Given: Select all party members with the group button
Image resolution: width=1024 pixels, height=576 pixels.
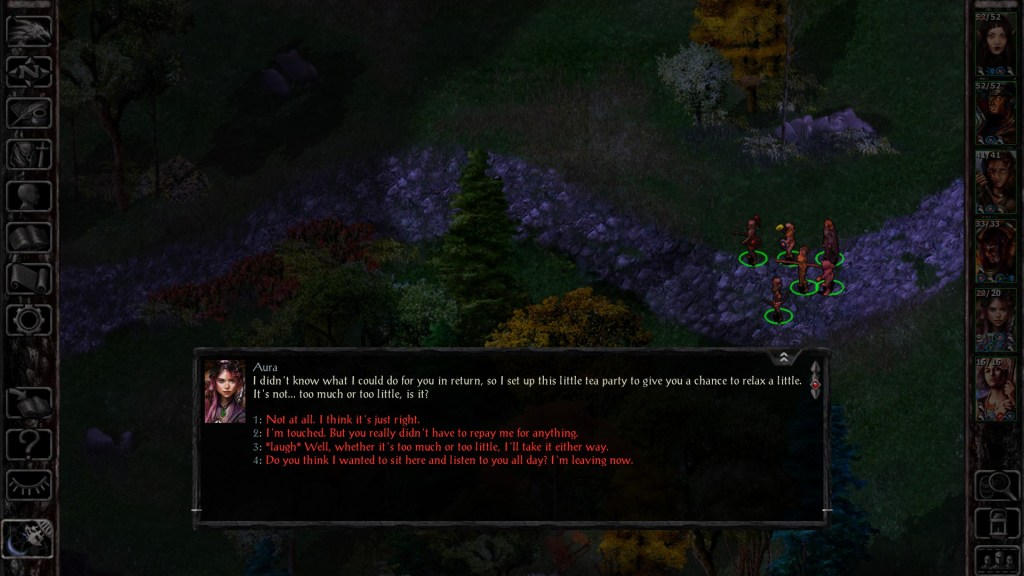Looking at the screenshot, I should (x=995, y=558).
